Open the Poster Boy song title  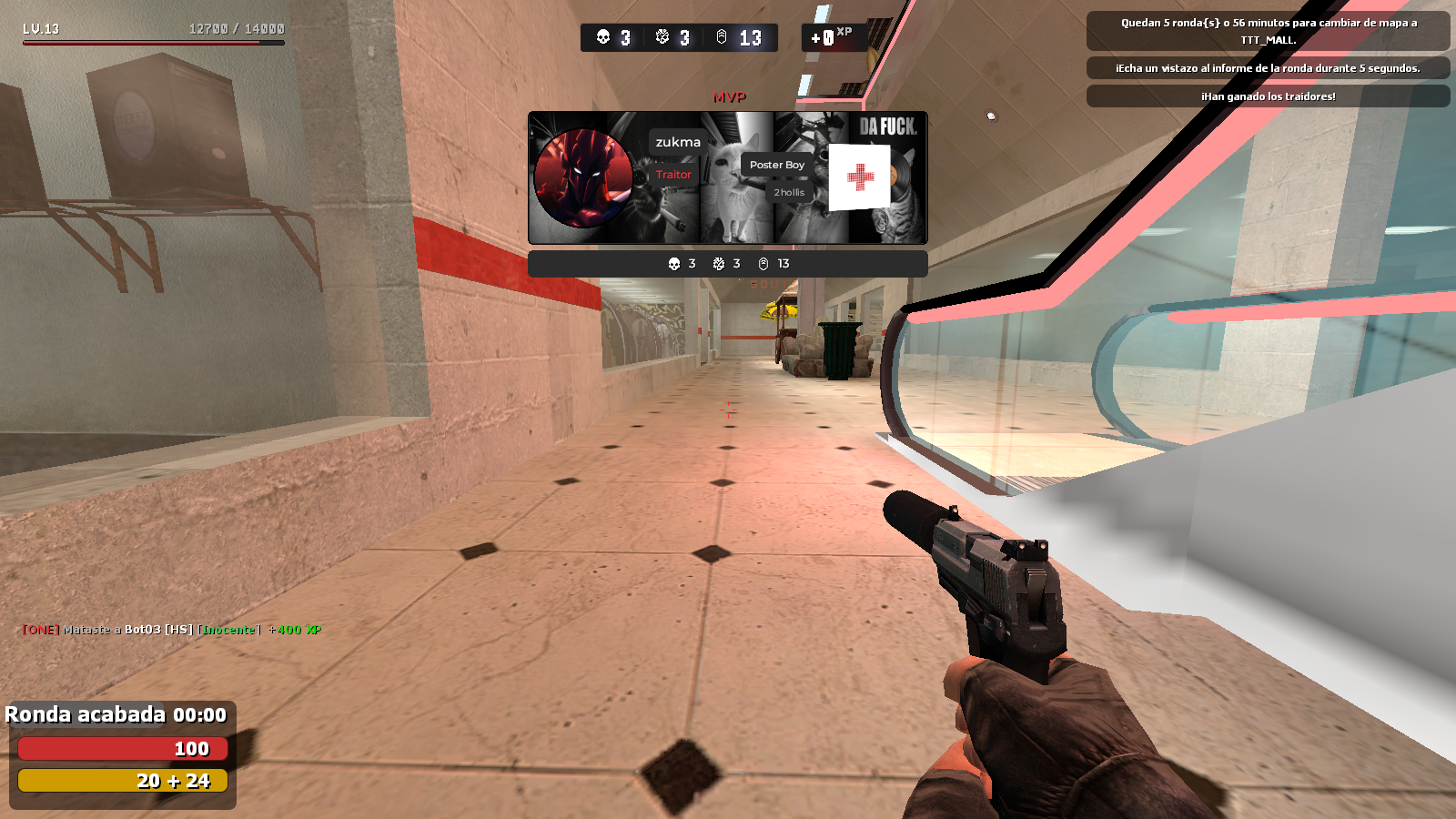(776, 165)
